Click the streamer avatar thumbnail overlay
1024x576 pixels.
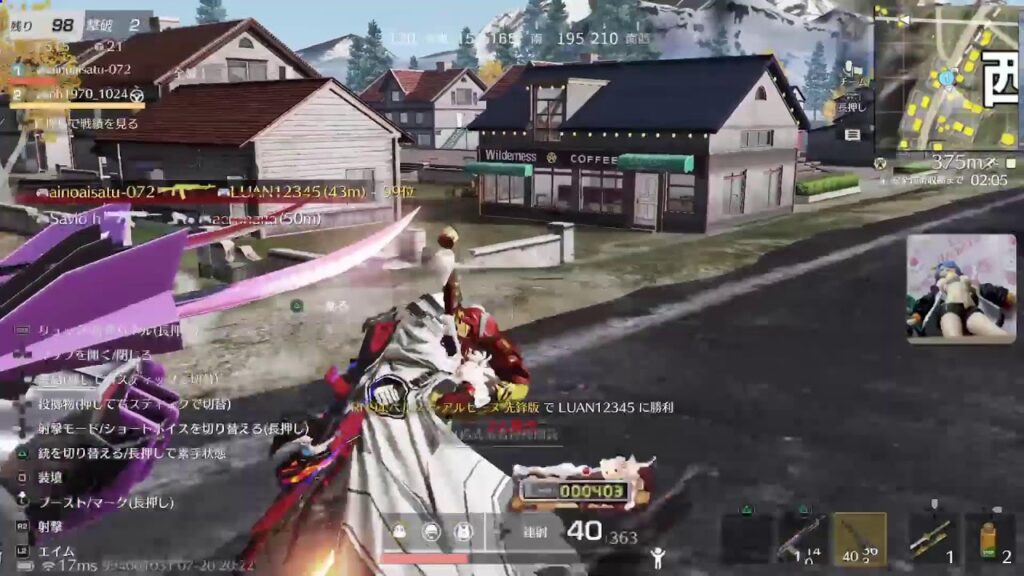coord(960,288)
